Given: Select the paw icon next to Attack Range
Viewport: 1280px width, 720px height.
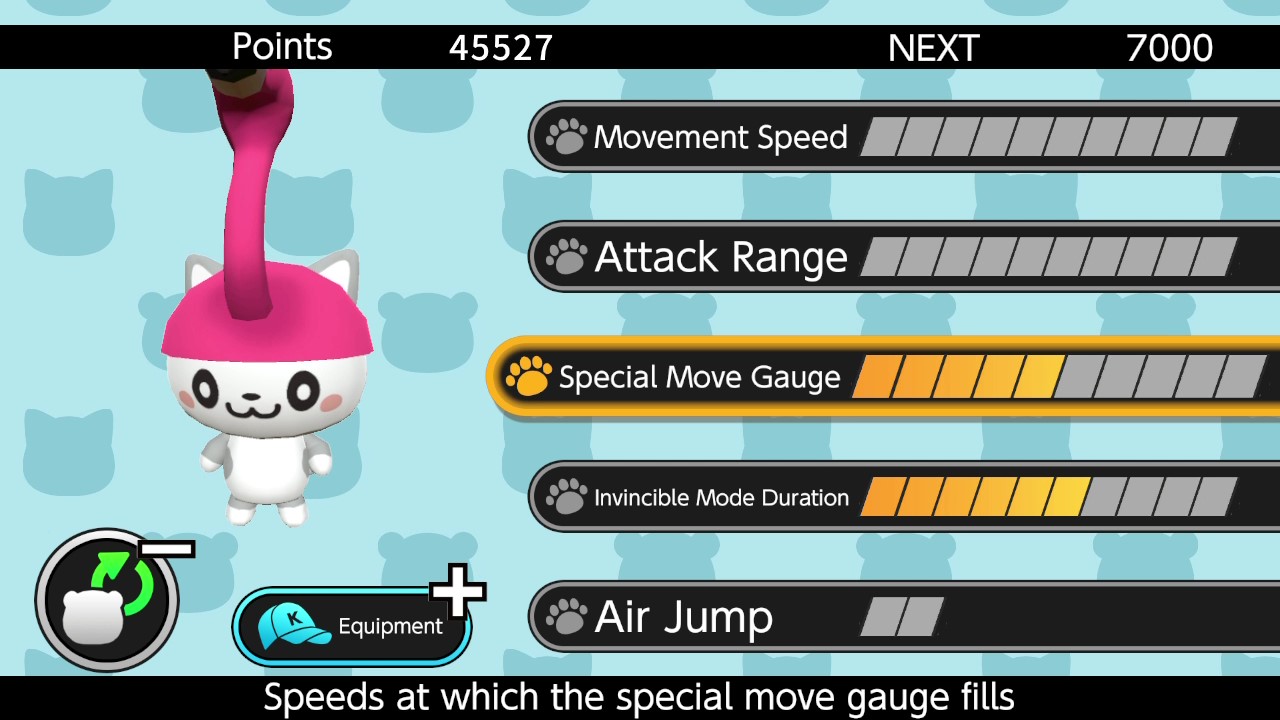Looking at the screenshot, I should click(x=566, y=257).
